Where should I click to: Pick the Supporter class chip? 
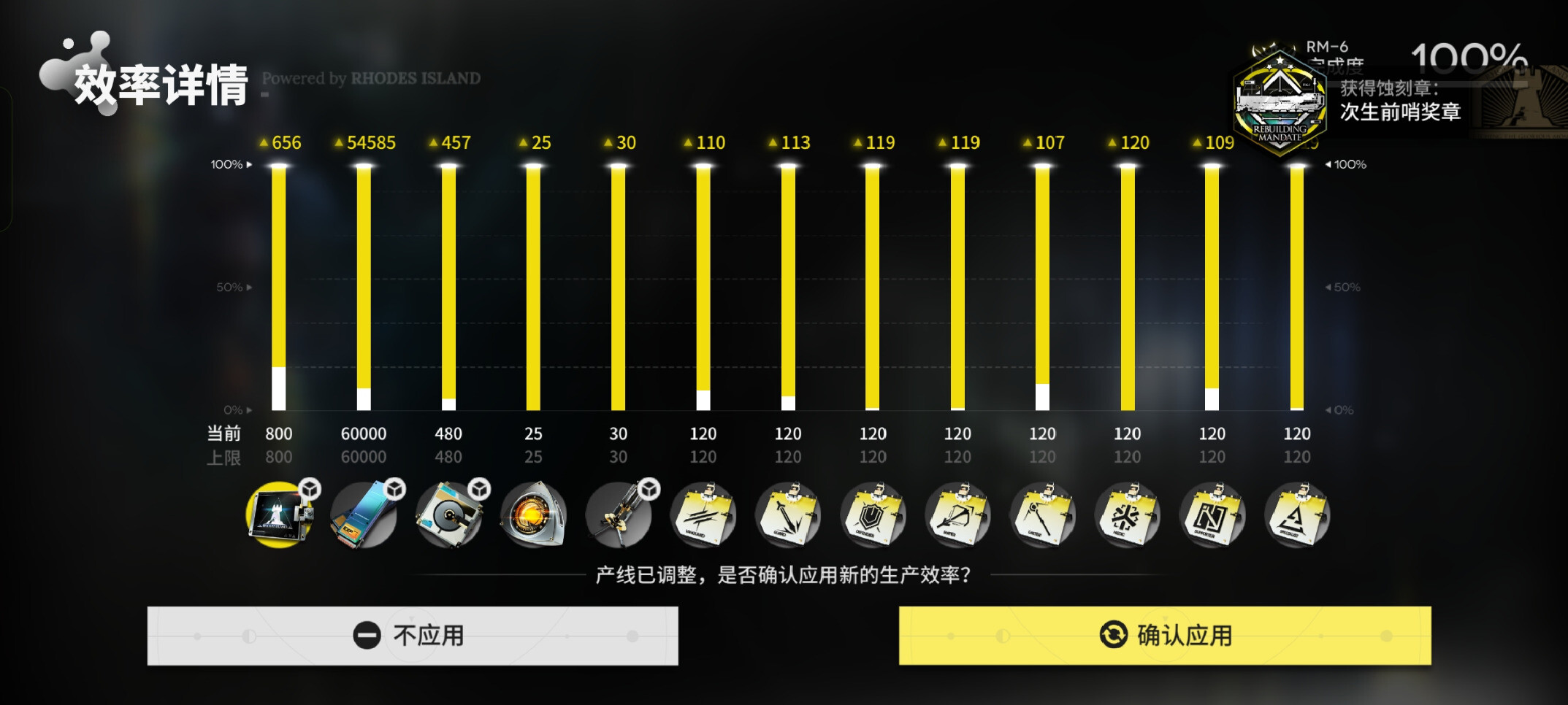[x=1212, y=515]
